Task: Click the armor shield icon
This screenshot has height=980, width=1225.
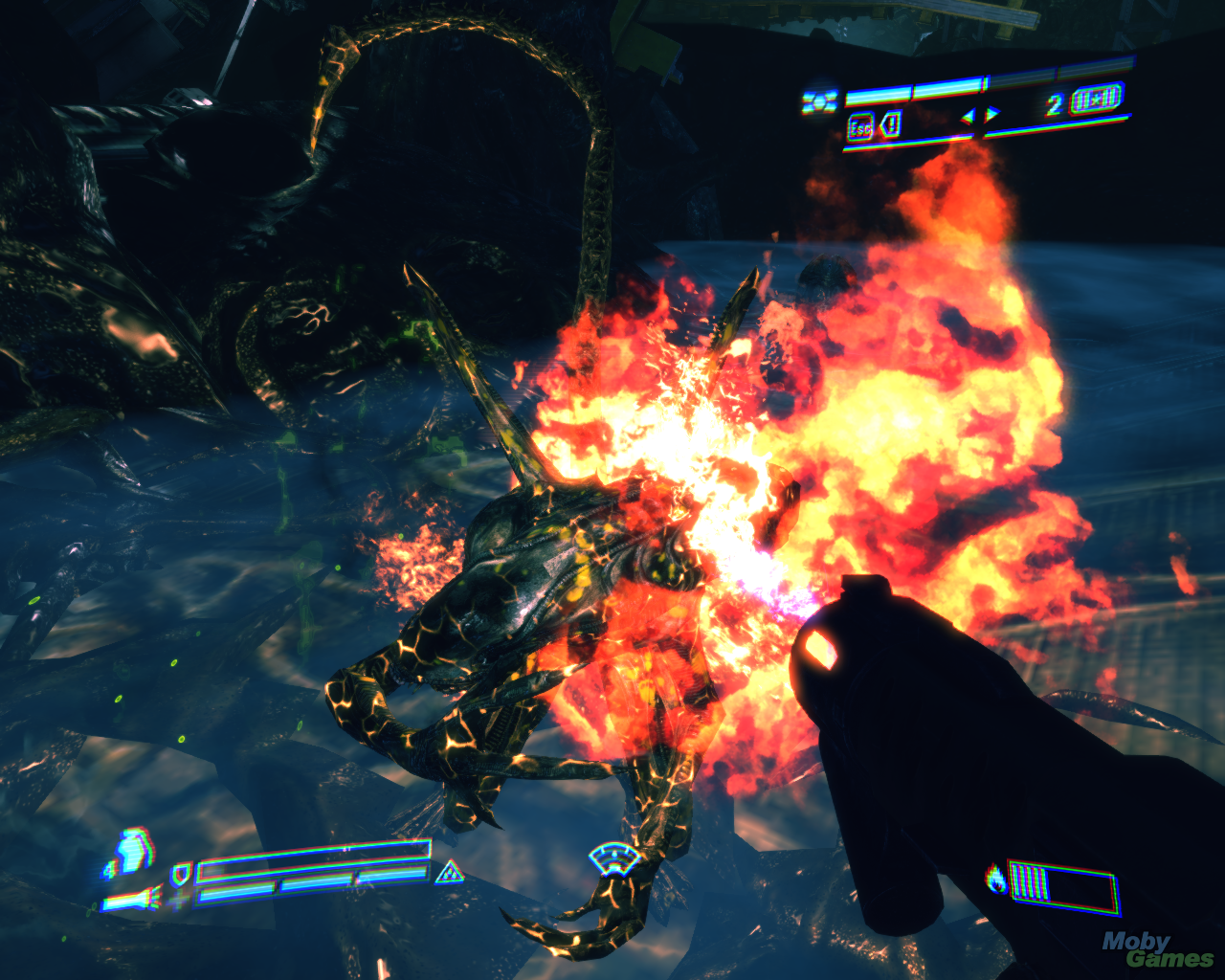Action: pos(180,873)
